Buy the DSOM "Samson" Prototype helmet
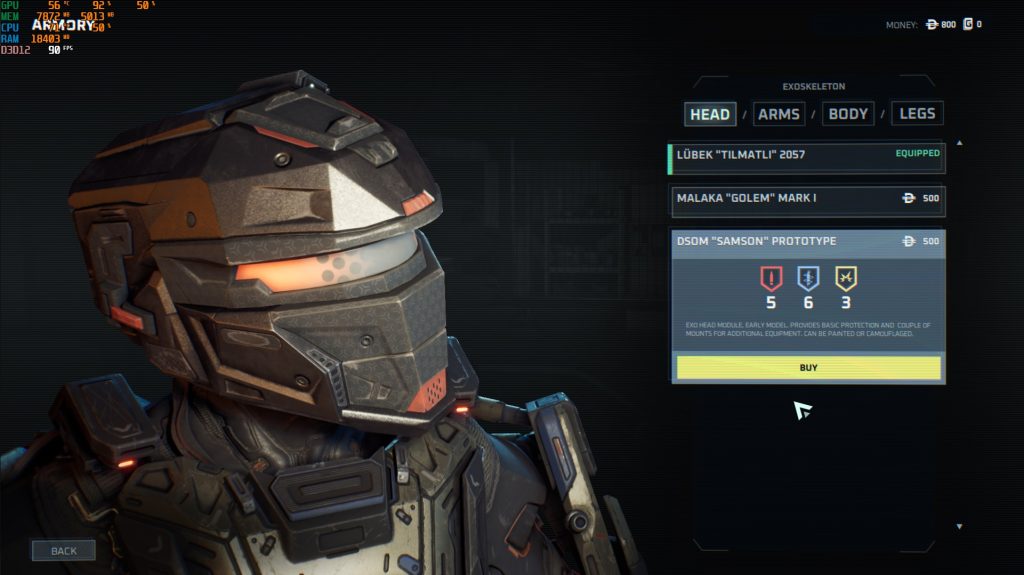The image size is (1024, 575). 808,368
